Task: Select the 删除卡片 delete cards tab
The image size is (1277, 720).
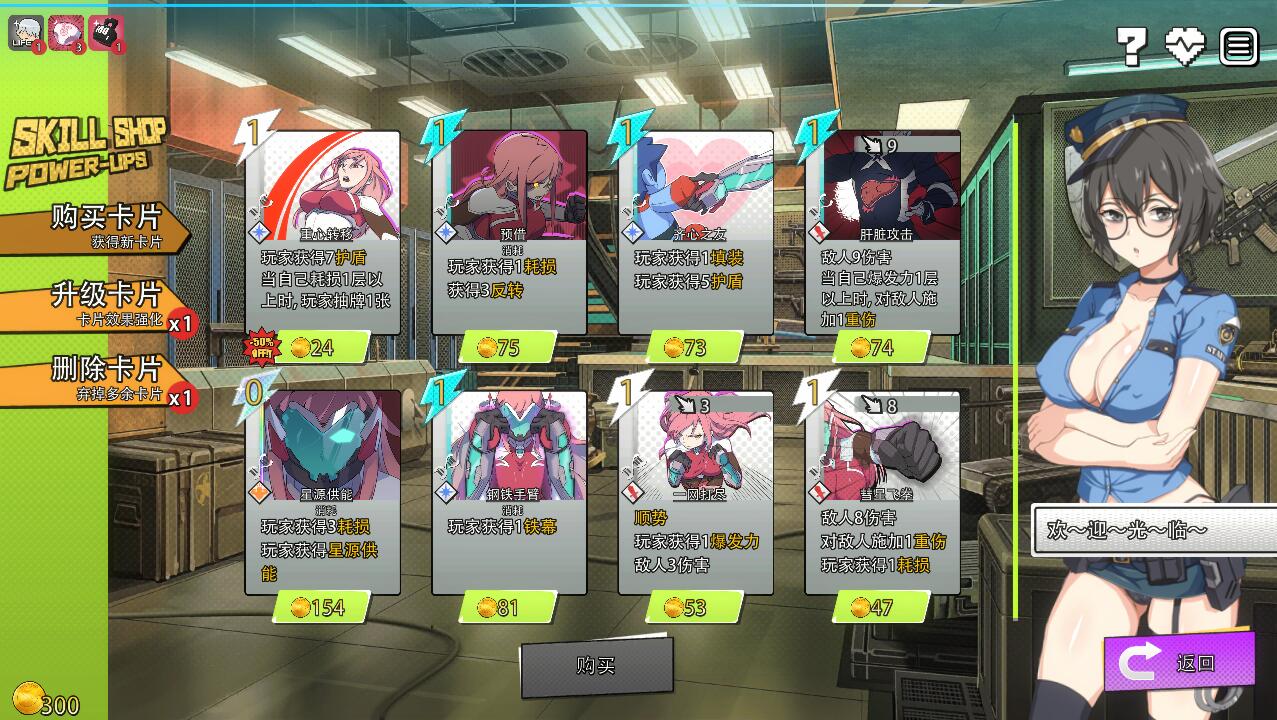Action: click(100, 378)
